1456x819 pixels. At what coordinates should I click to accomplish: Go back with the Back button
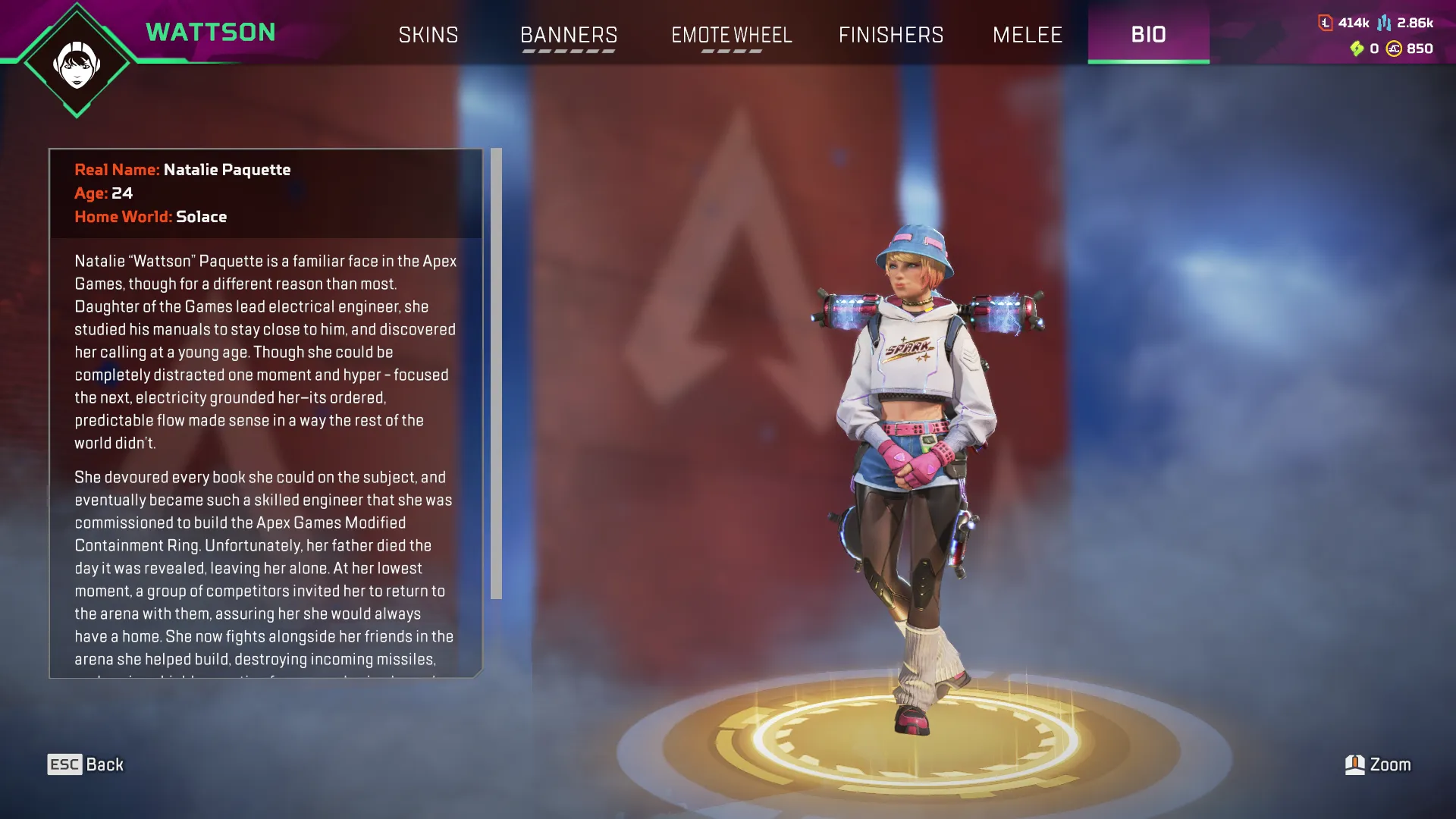click(86, 764)
